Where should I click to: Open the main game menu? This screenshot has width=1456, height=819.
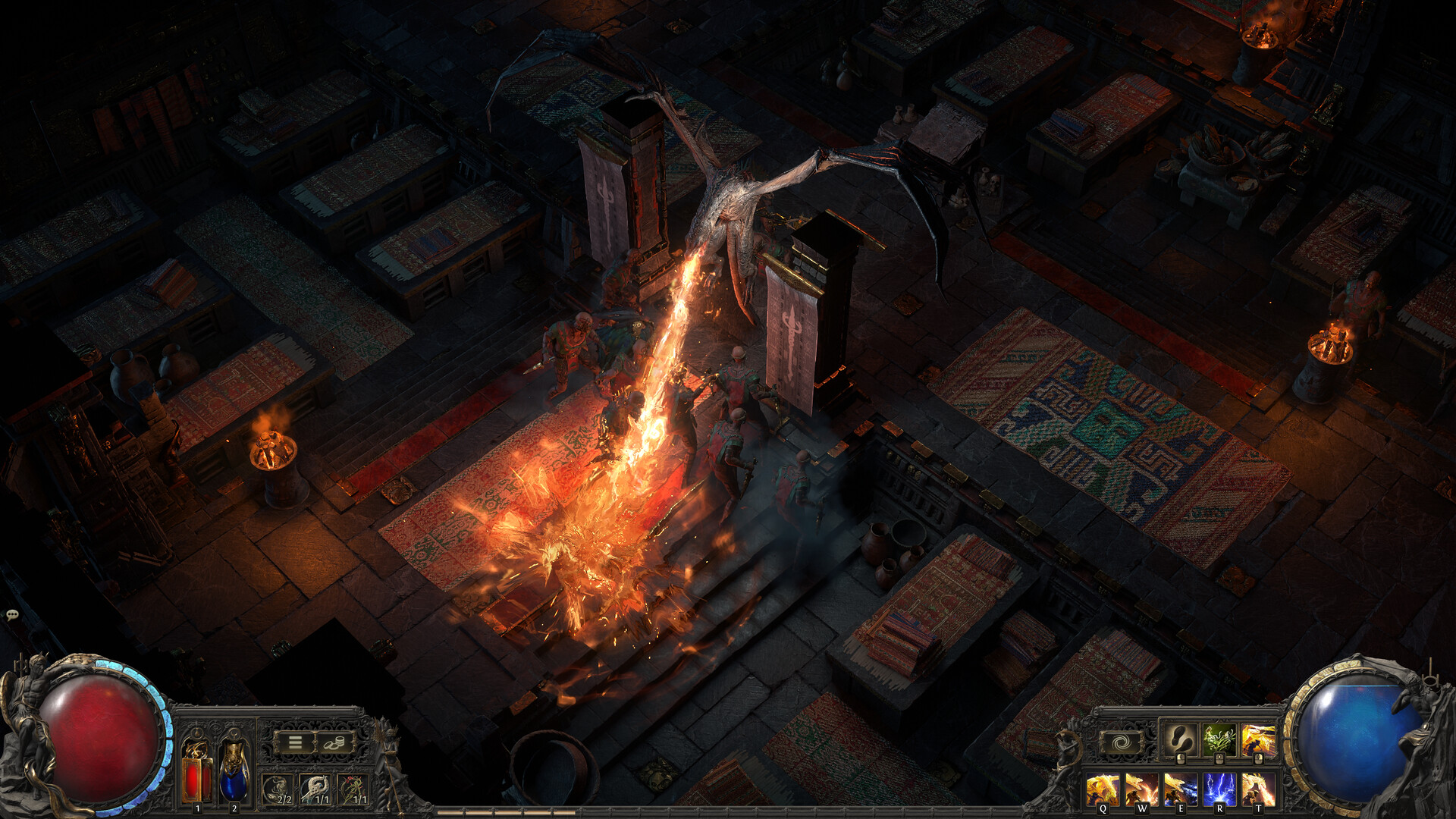click(295, 742)
